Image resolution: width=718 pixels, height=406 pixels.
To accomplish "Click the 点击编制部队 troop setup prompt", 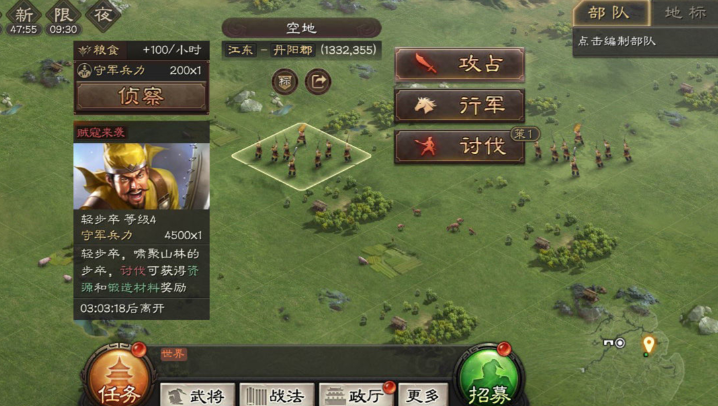I will (617, 41).
